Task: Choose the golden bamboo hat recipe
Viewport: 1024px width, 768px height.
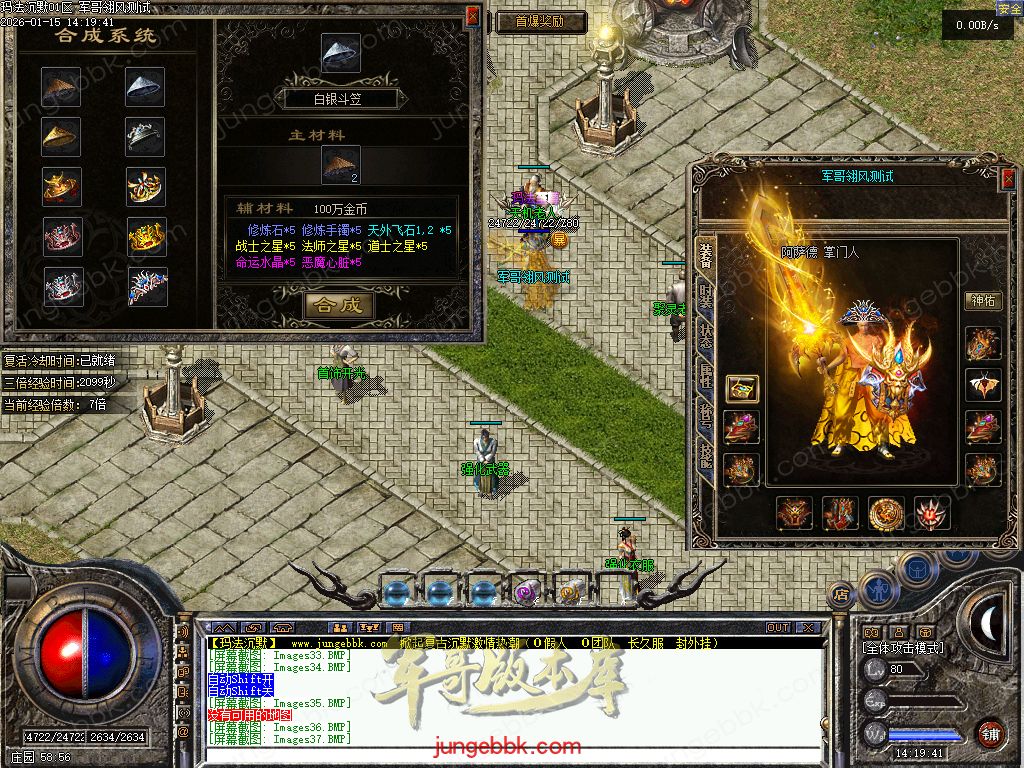Action: pyautogui.click(x=61, y=136)
